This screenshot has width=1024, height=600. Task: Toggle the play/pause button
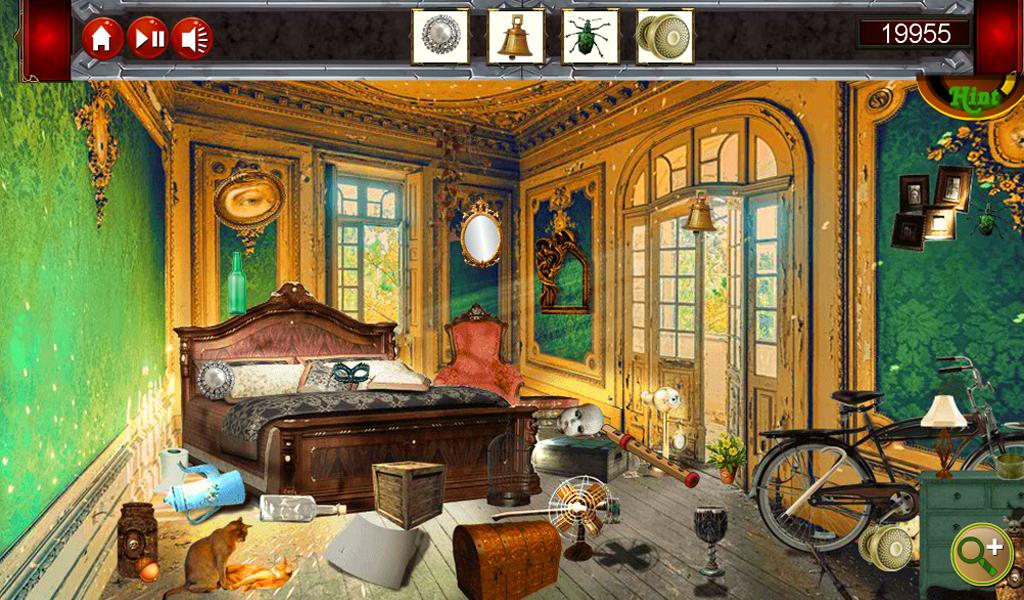(147, 39)
